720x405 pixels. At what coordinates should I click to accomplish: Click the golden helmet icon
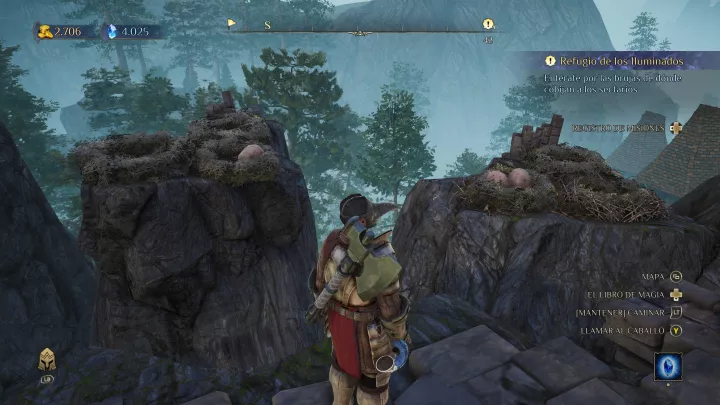click(x=46, y=361)
